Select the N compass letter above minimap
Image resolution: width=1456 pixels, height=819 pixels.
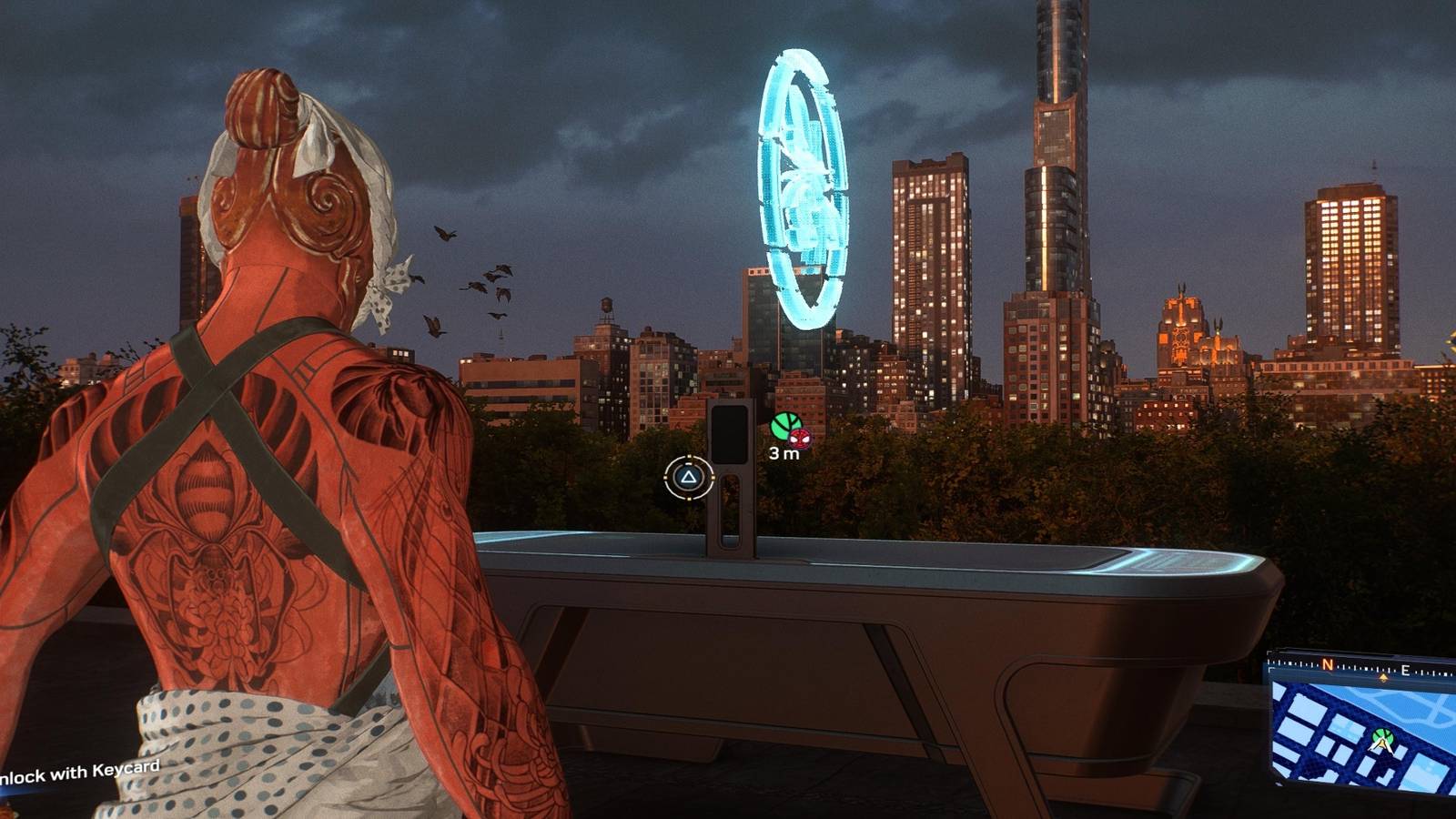[x=1328, y=665]
